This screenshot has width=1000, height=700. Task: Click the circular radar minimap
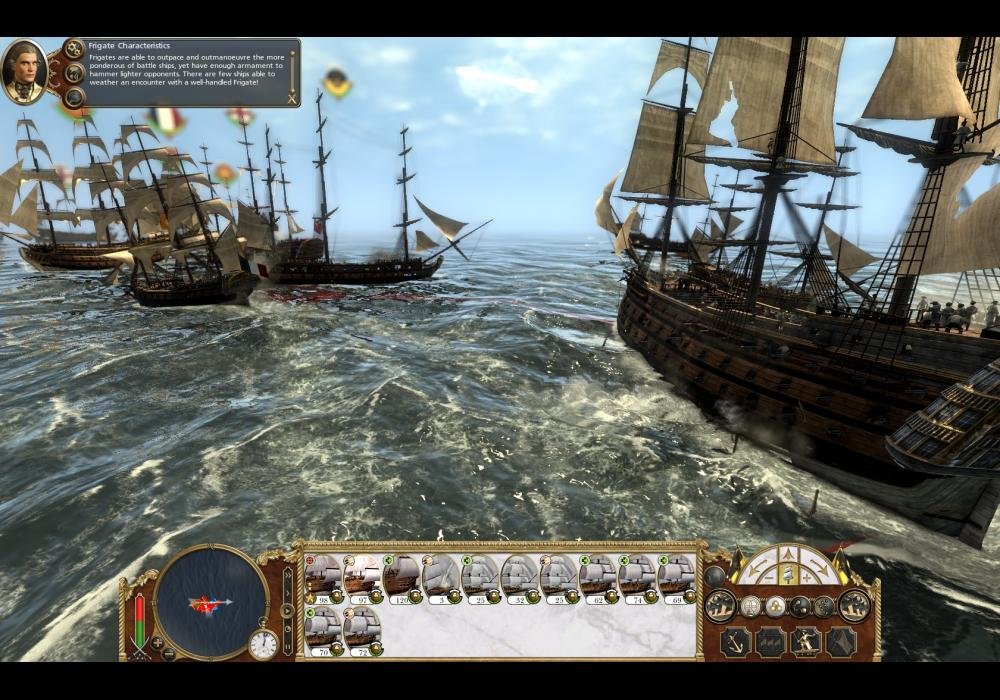tap(210, 602)
